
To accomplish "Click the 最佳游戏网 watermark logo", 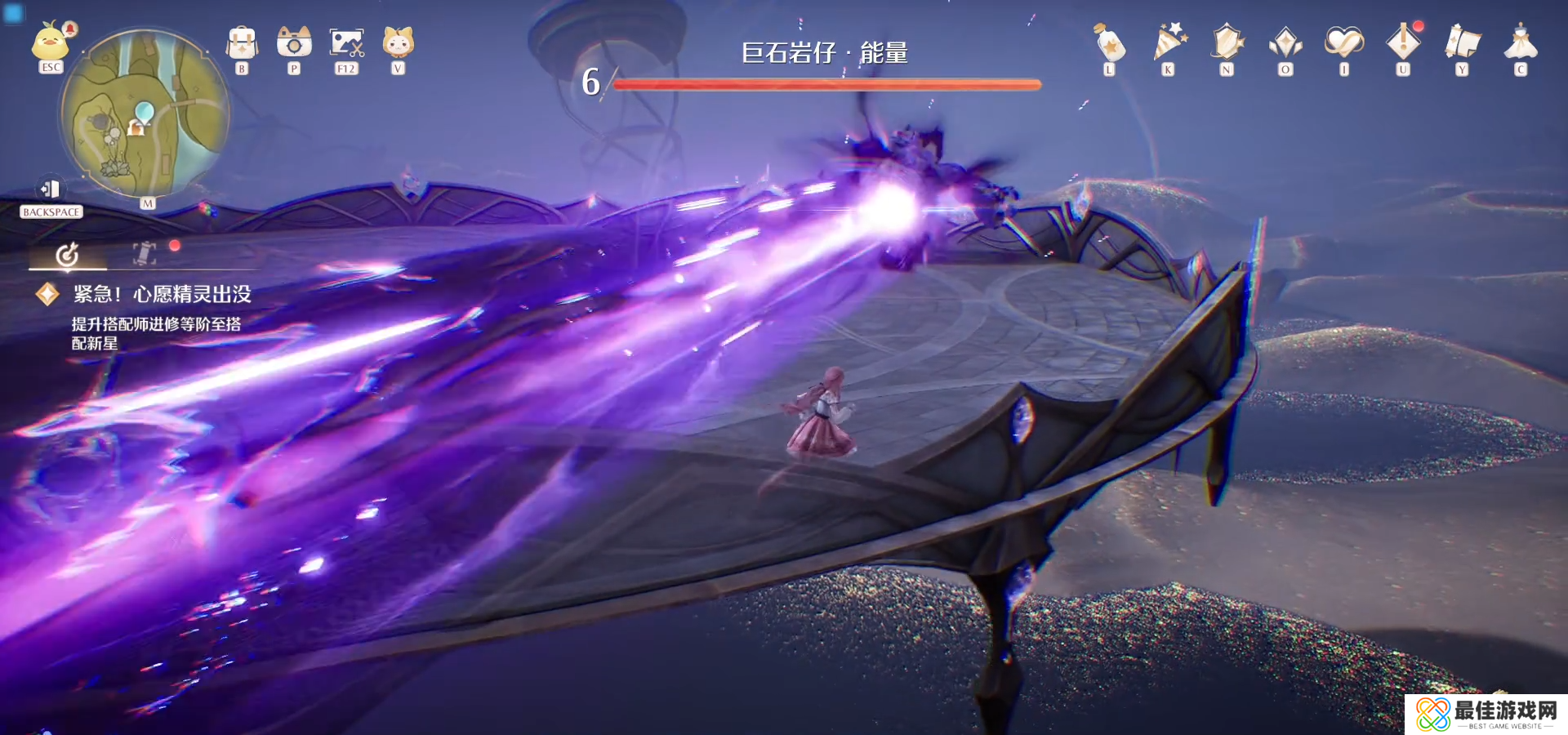I will tap(1486, 715).
